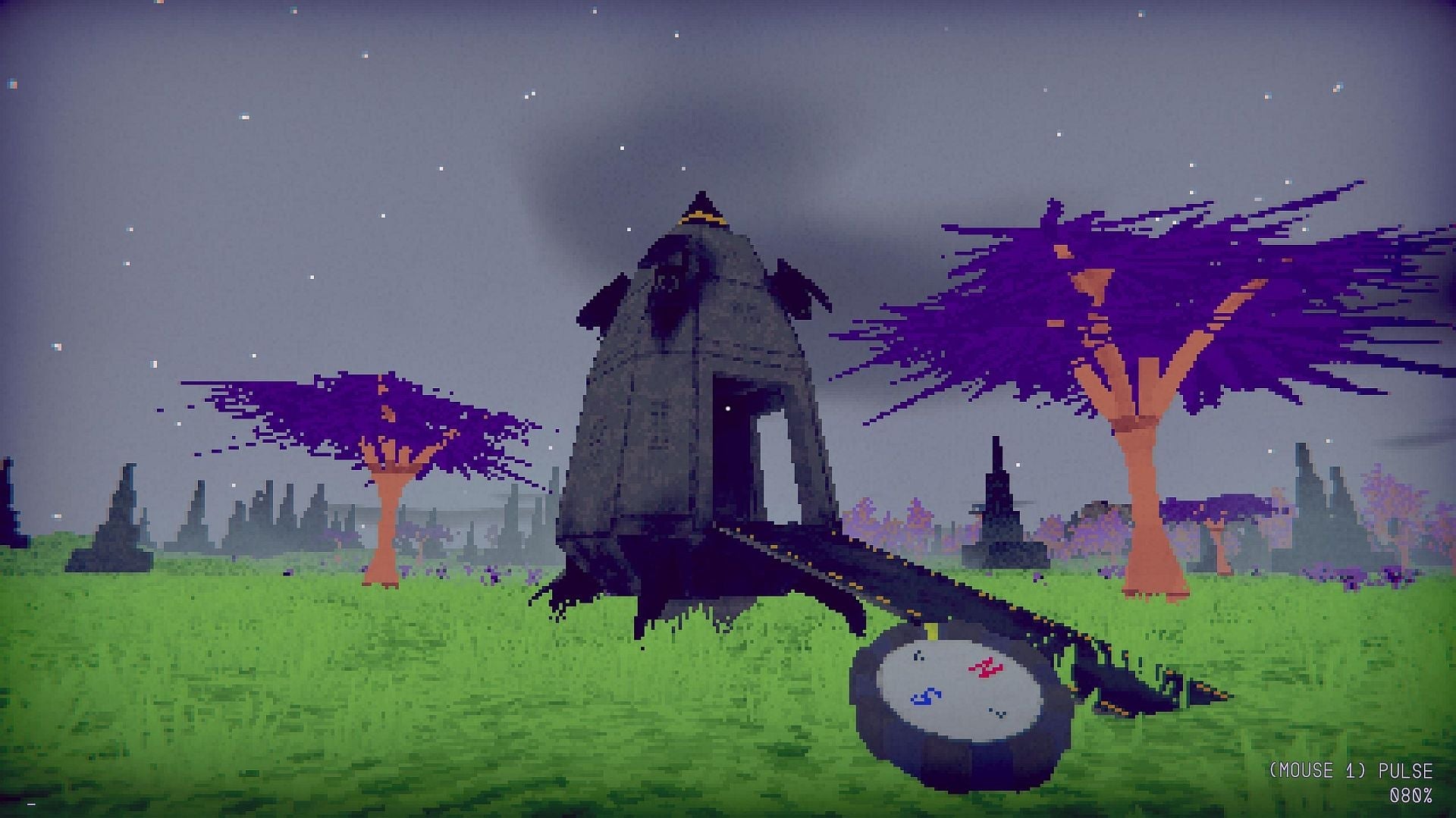Image resolution: width=1456 pixels, height=818 pixels.
Task: Click the dark W marker on the compass face
Action: coord(919,655)
